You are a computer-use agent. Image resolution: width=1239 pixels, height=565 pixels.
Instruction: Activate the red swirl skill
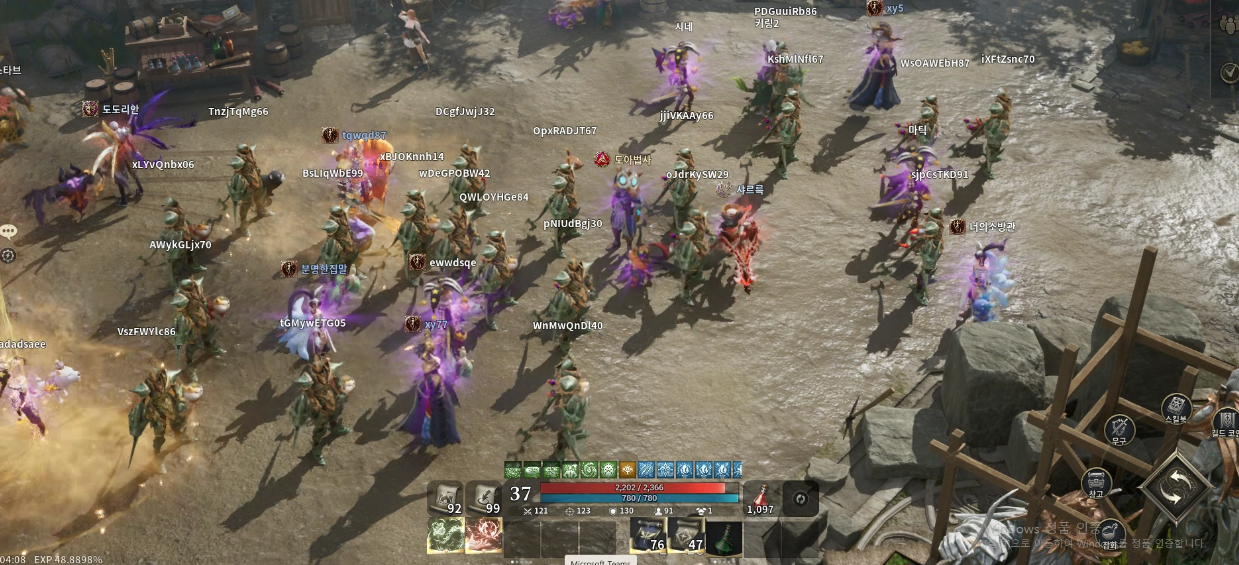(484, 535)
